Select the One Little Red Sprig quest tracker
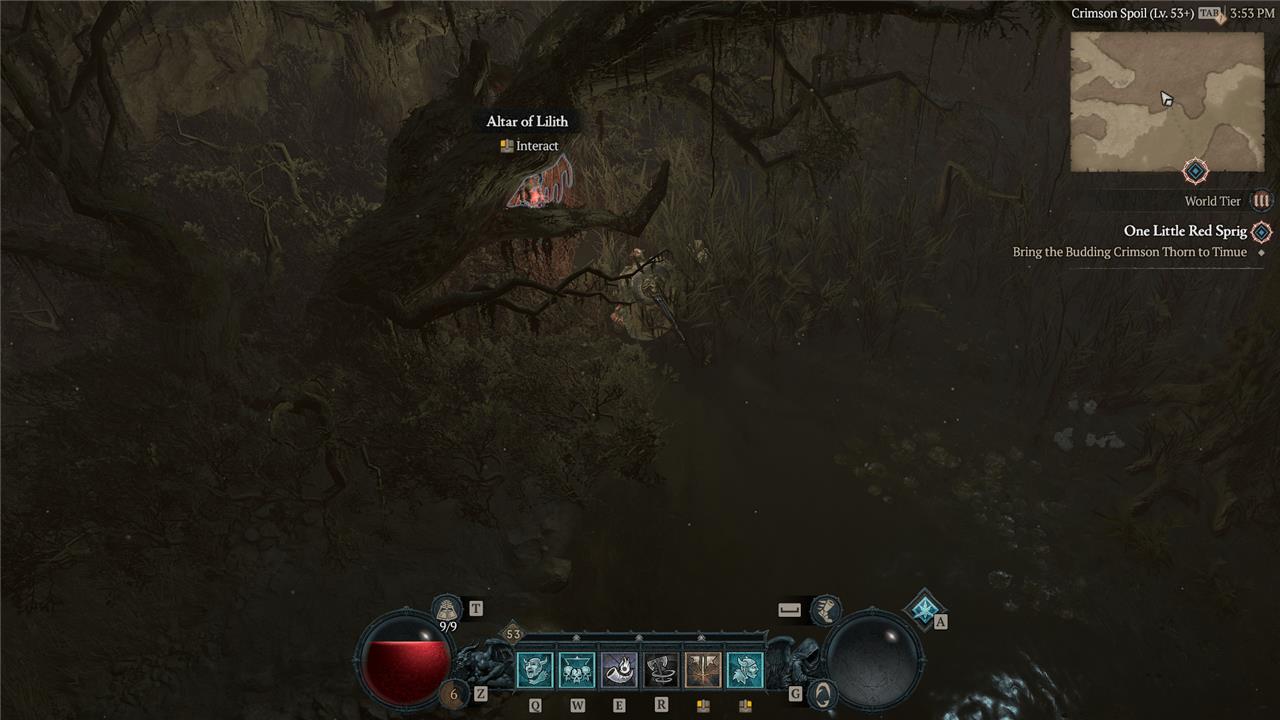Viewport: 1280px width, 720px height. tap(1185, 231)
